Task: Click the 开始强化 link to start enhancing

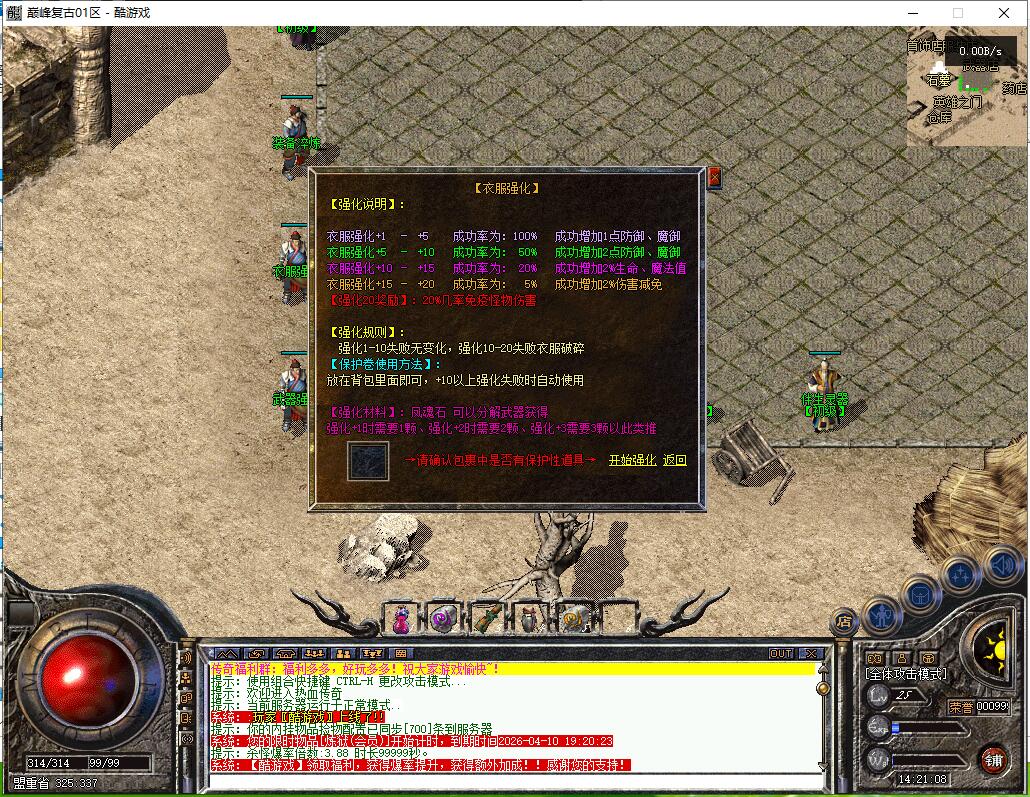Action: 632,460
